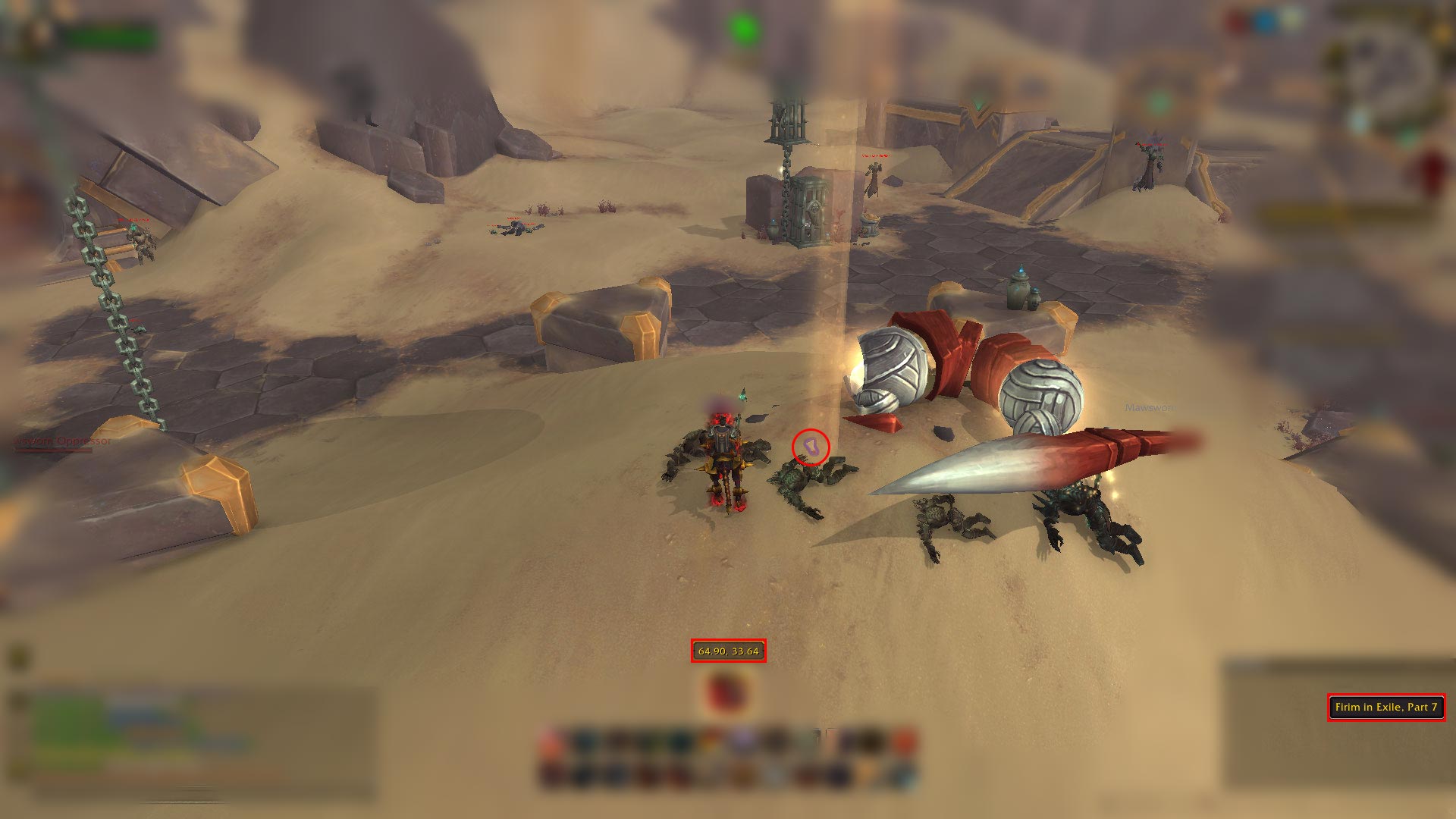Image resolution: width=1456 pixels, height=819 pixels.
Task: Click the Firim in Exile, Part 7 label
Action: [1385, 707]
